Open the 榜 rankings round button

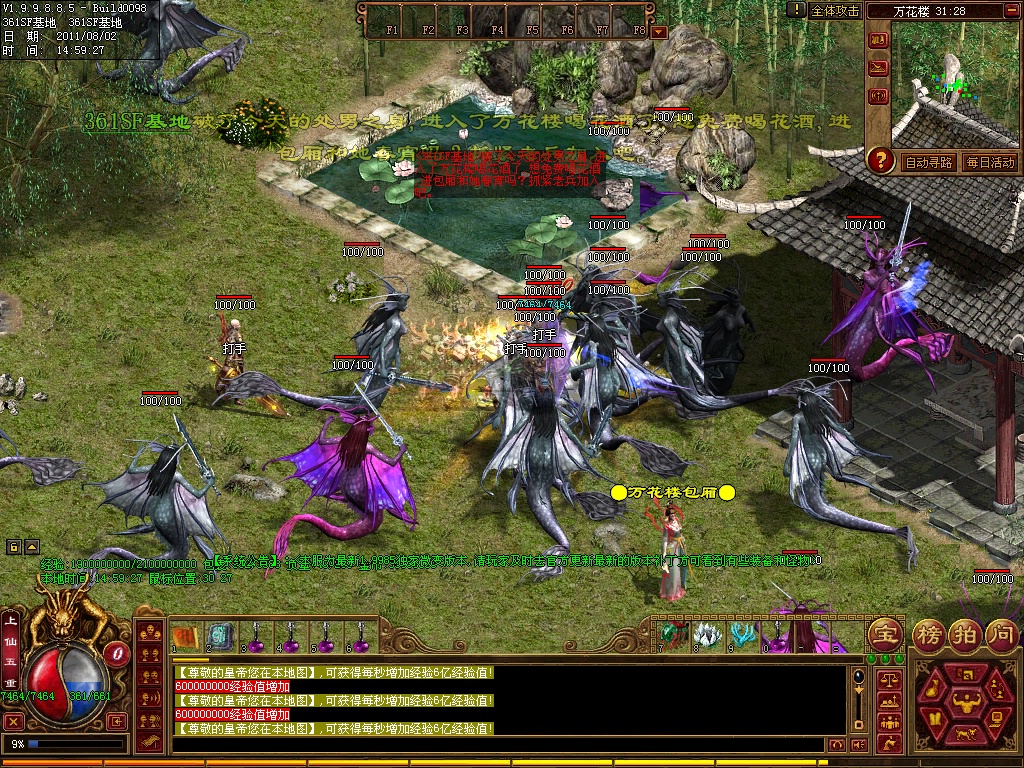point(932,634)
